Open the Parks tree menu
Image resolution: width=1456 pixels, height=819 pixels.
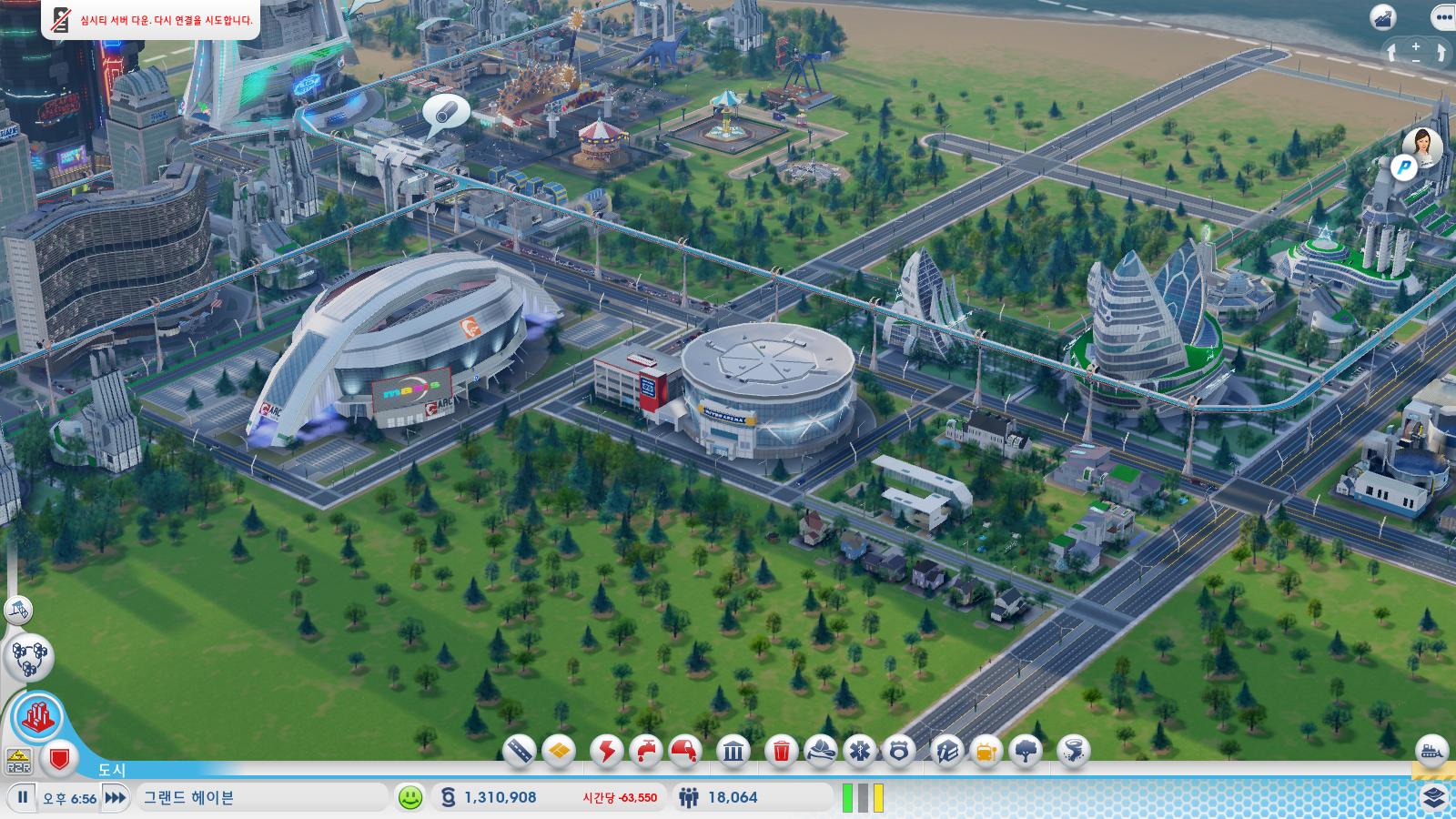click(1026, 751)
